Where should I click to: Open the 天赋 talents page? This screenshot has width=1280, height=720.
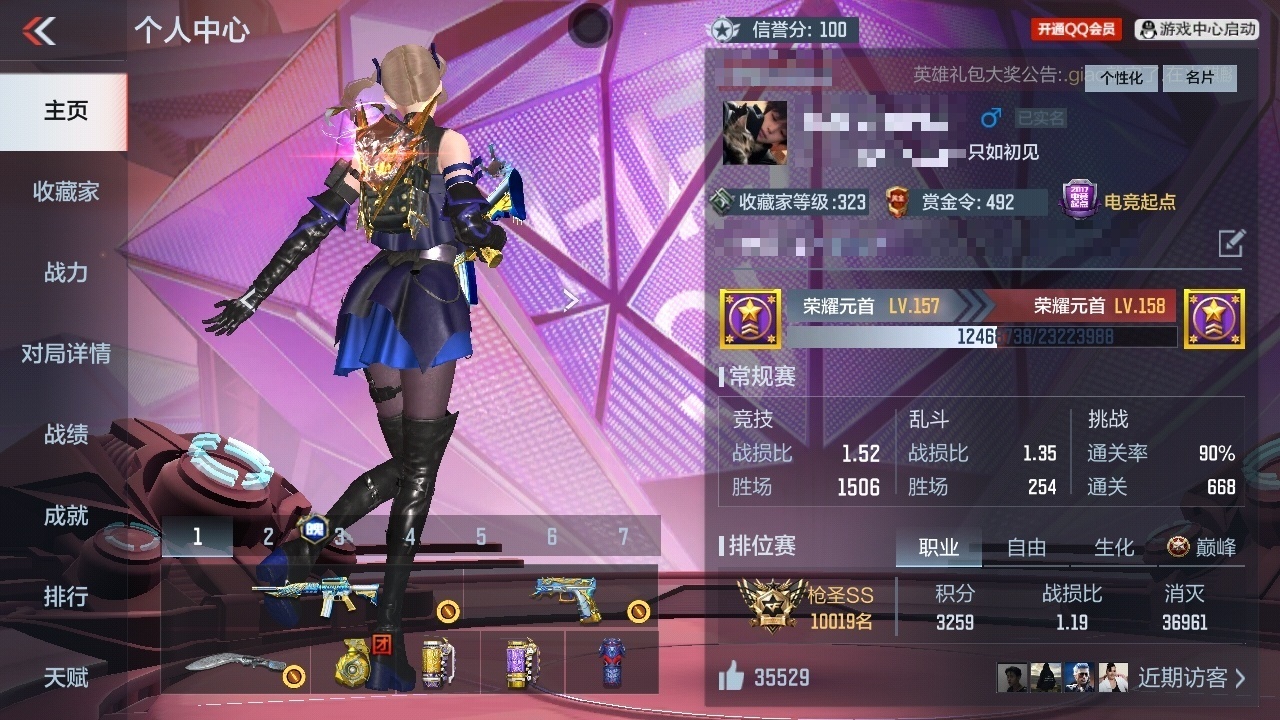coord(65,678)
